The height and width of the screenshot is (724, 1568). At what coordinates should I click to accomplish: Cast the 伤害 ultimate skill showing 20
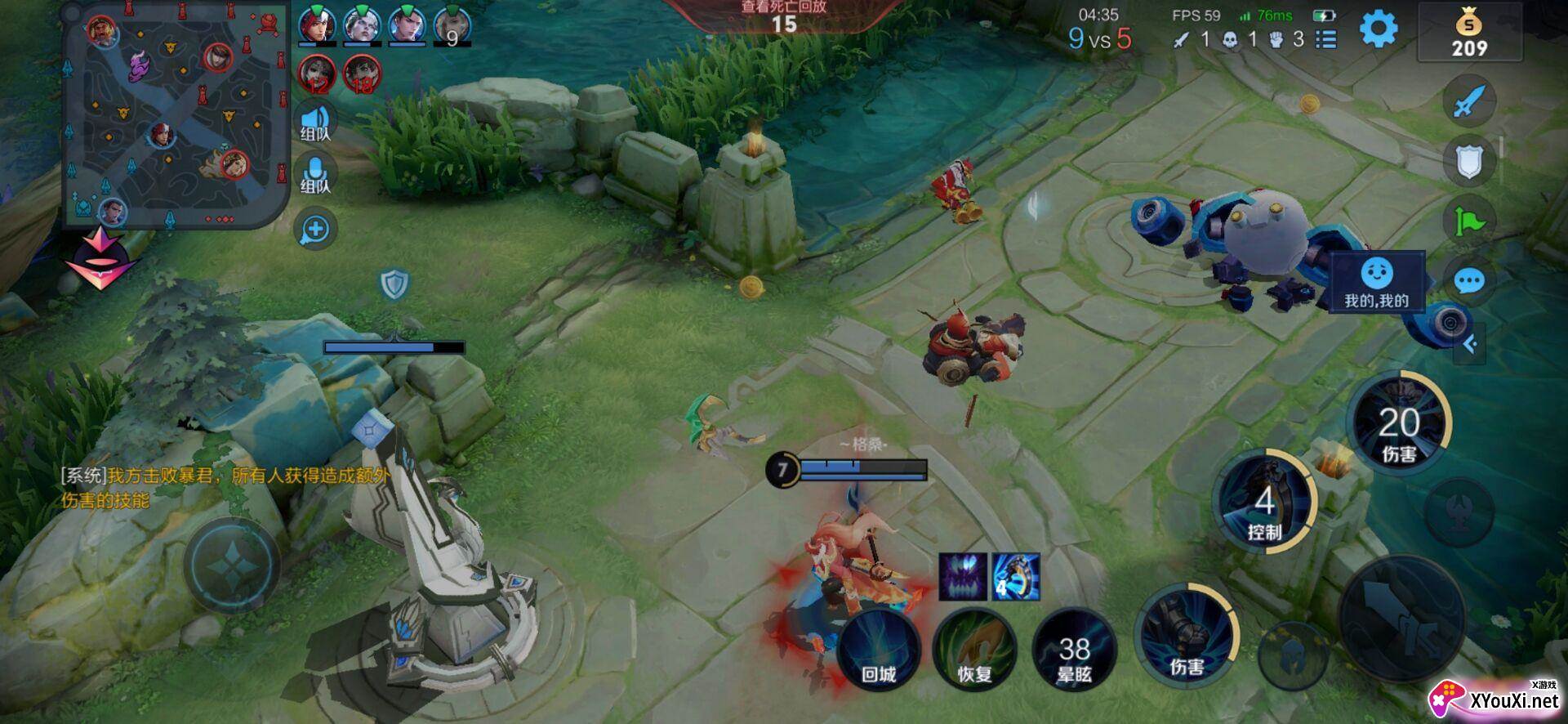coord(1399,424)
